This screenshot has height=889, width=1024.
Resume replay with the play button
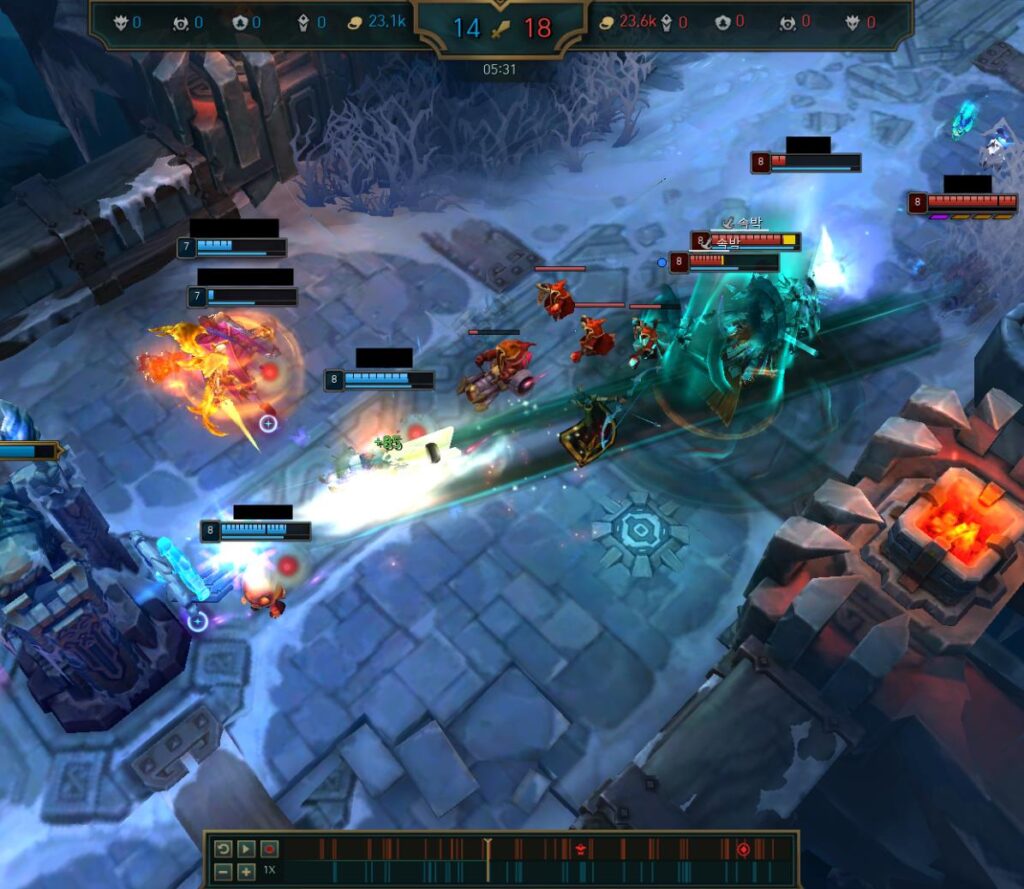coord(245,849)
